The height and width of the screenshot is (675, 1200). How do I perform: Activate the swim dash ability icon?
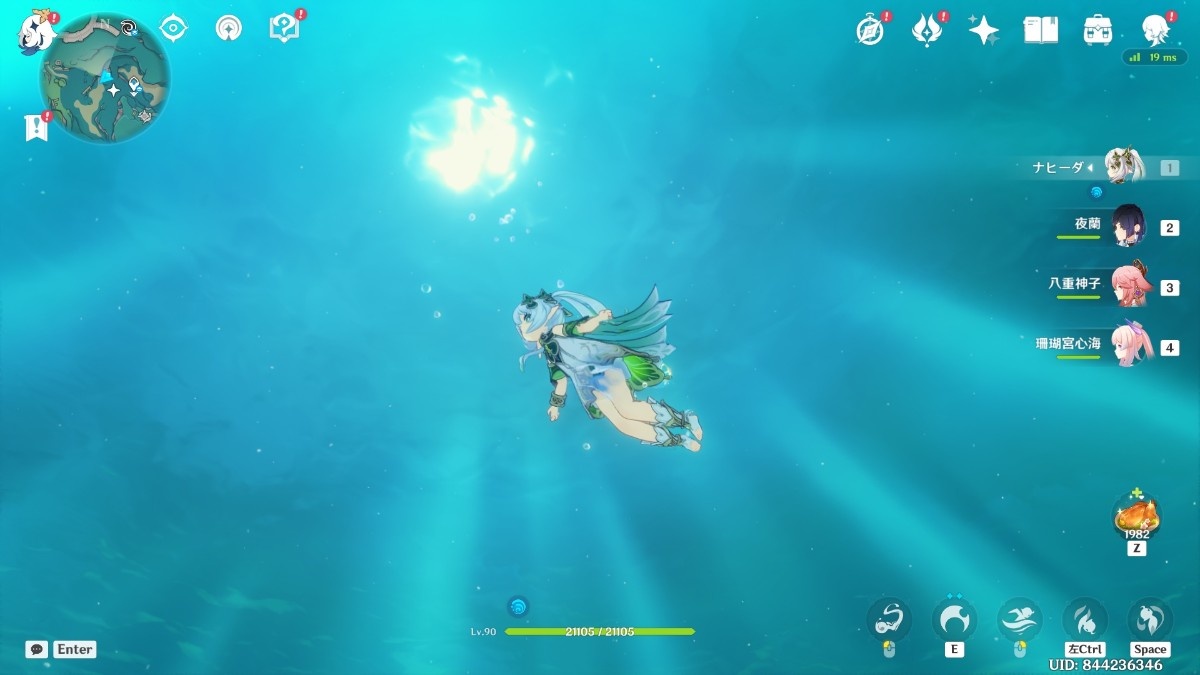[x=1019, y=620]
